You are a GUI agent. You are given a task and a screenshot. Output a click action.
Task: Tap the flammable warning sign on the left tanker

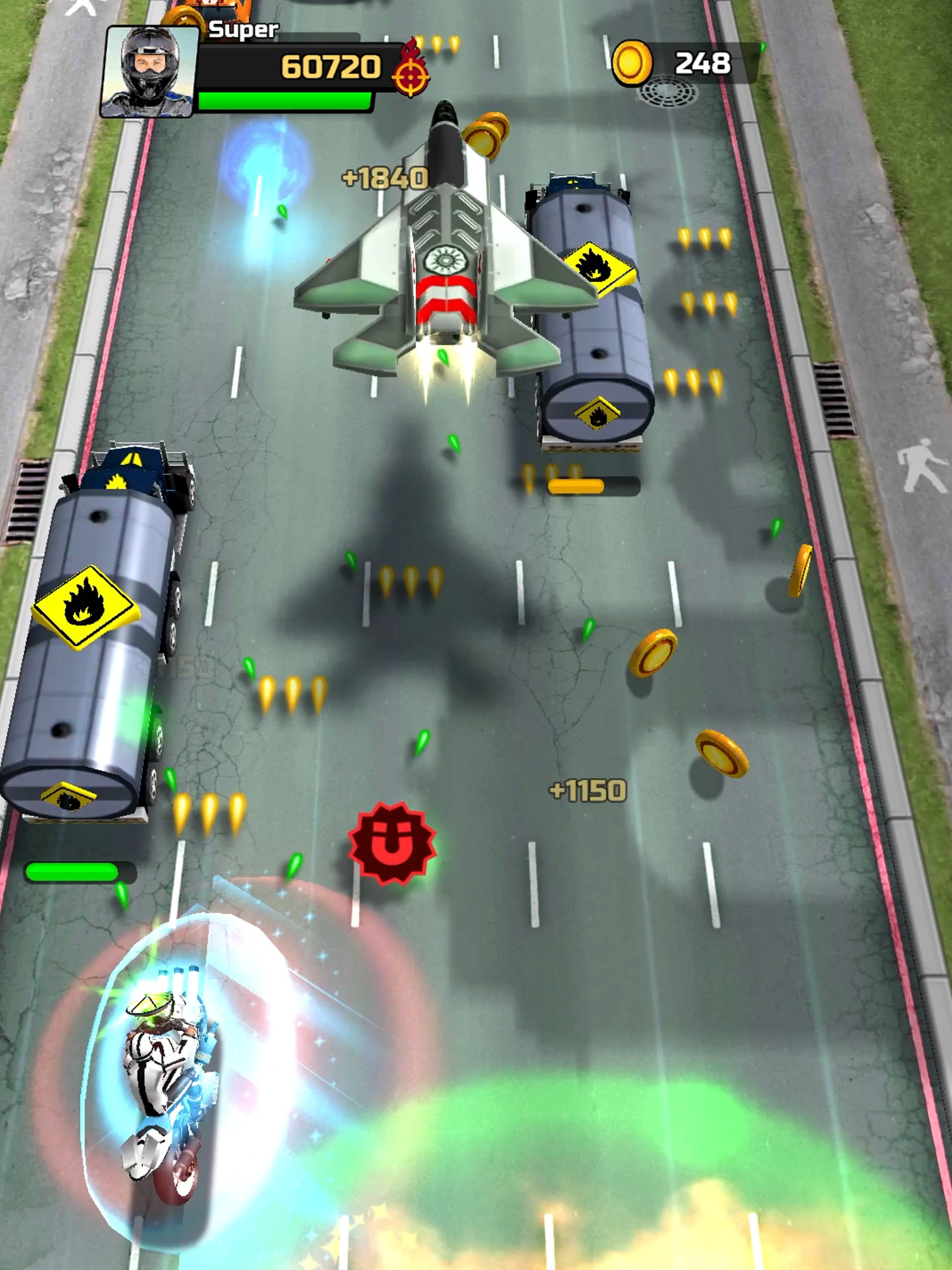pos(85,606)
